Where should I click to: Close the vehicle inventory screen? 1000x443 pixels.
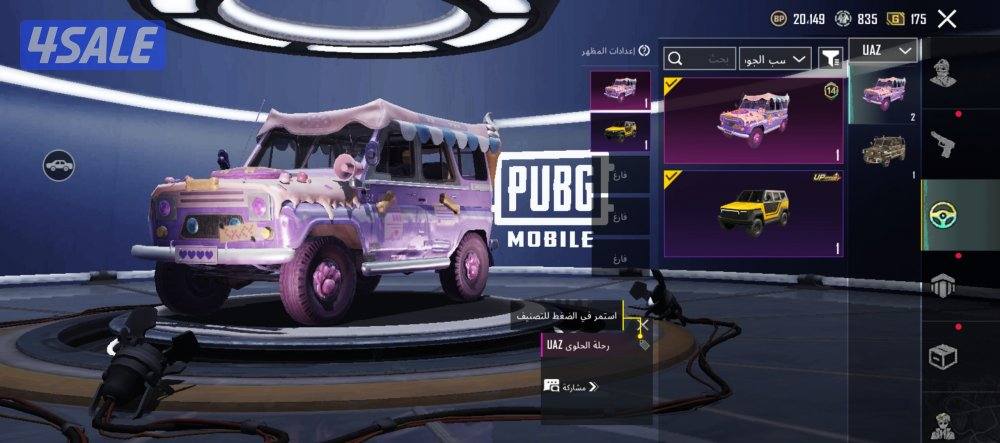click(946, 18)
